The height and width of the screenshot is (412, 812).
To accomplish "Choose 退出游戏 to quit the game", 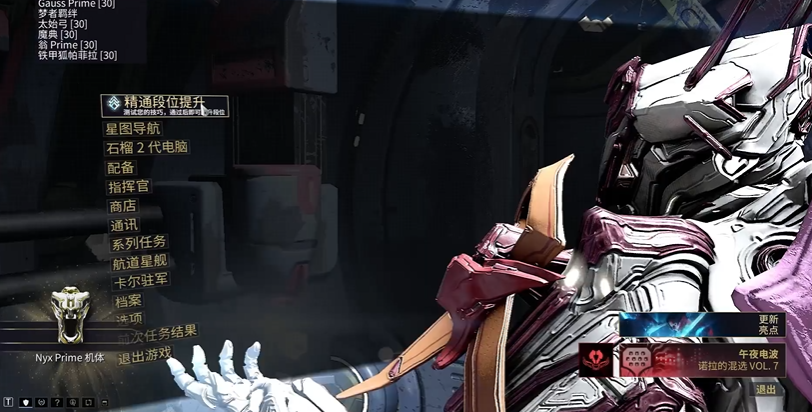I will [144, 355].
